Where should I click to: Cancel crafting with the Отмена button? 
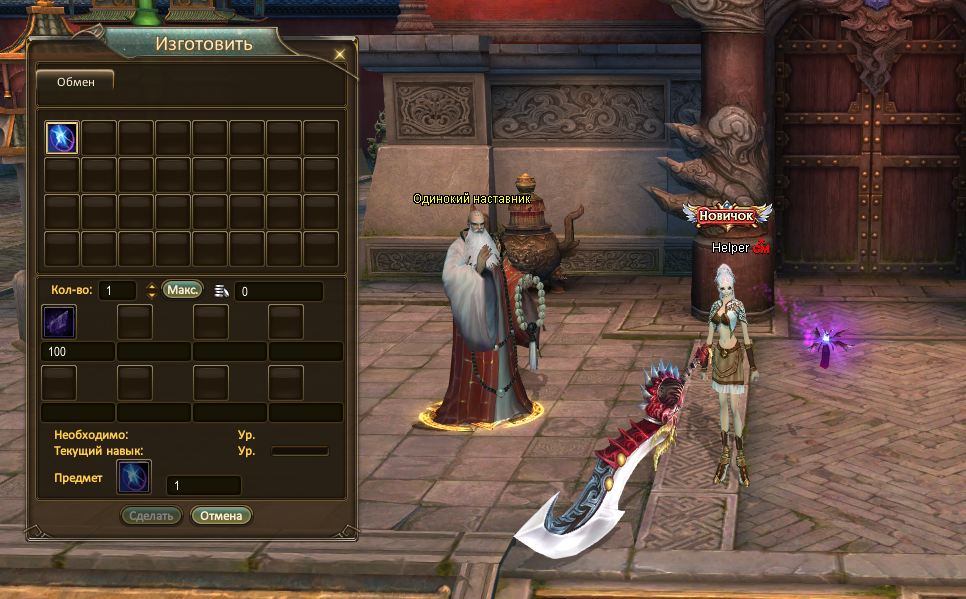[222, 516]
